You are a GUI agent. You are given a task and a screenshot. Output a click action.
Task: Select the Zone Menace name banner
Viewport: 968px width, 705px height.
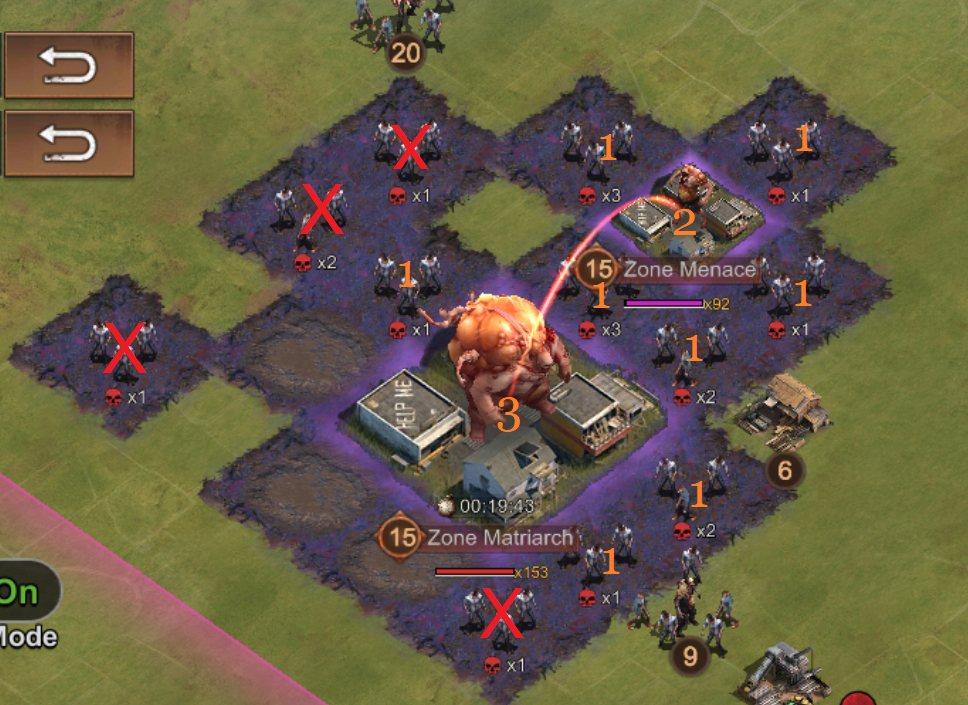point(689,269)
